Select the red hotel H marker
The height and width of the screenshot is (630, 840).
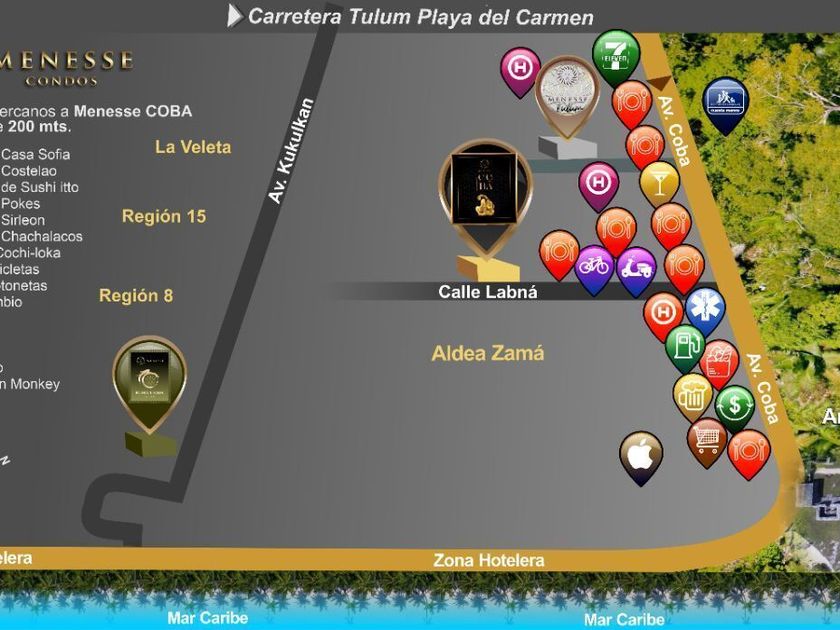click(x=662, y=313)
